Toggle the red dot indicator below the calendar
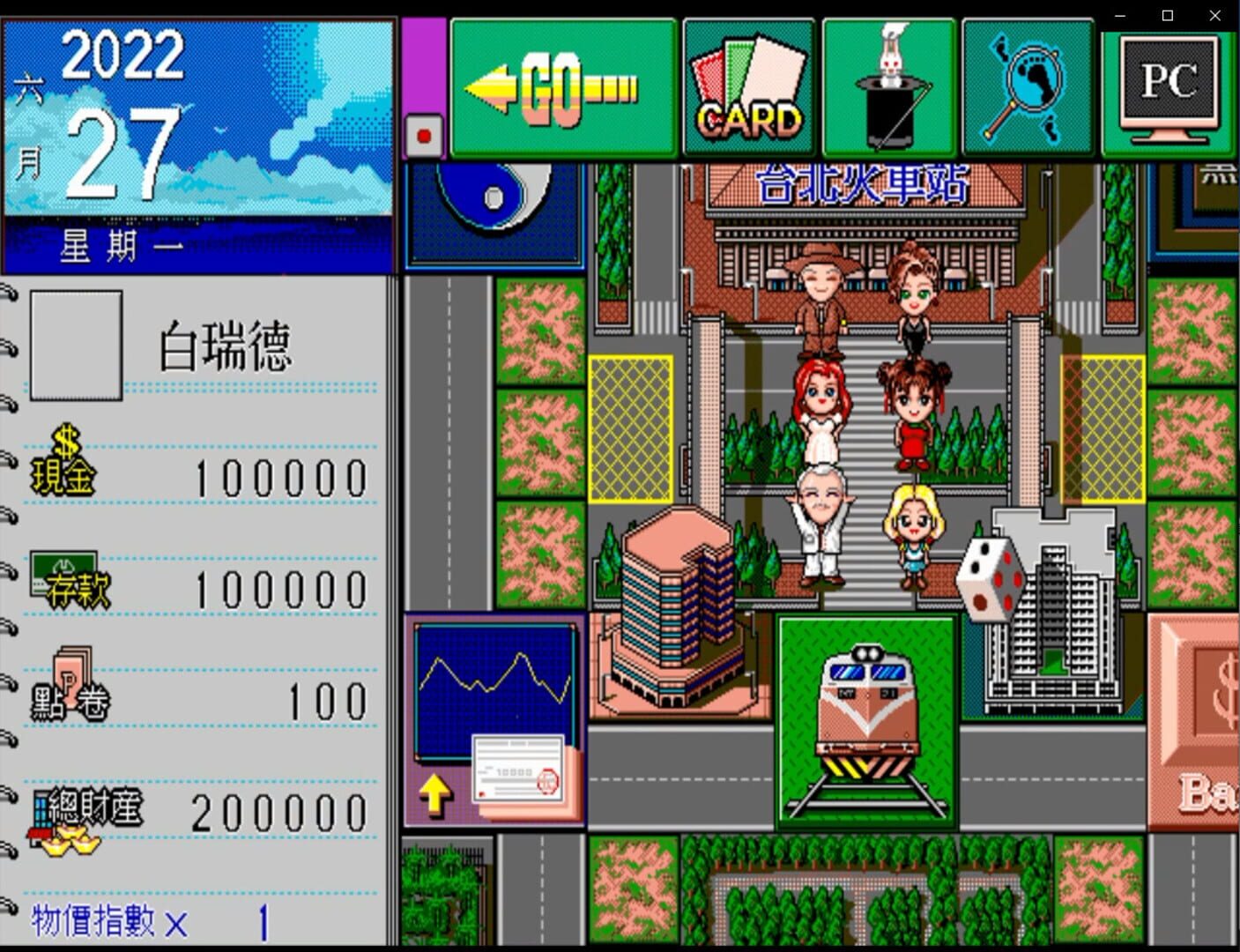This screenshot has height=952, width=1240. [x=426, y=135]
